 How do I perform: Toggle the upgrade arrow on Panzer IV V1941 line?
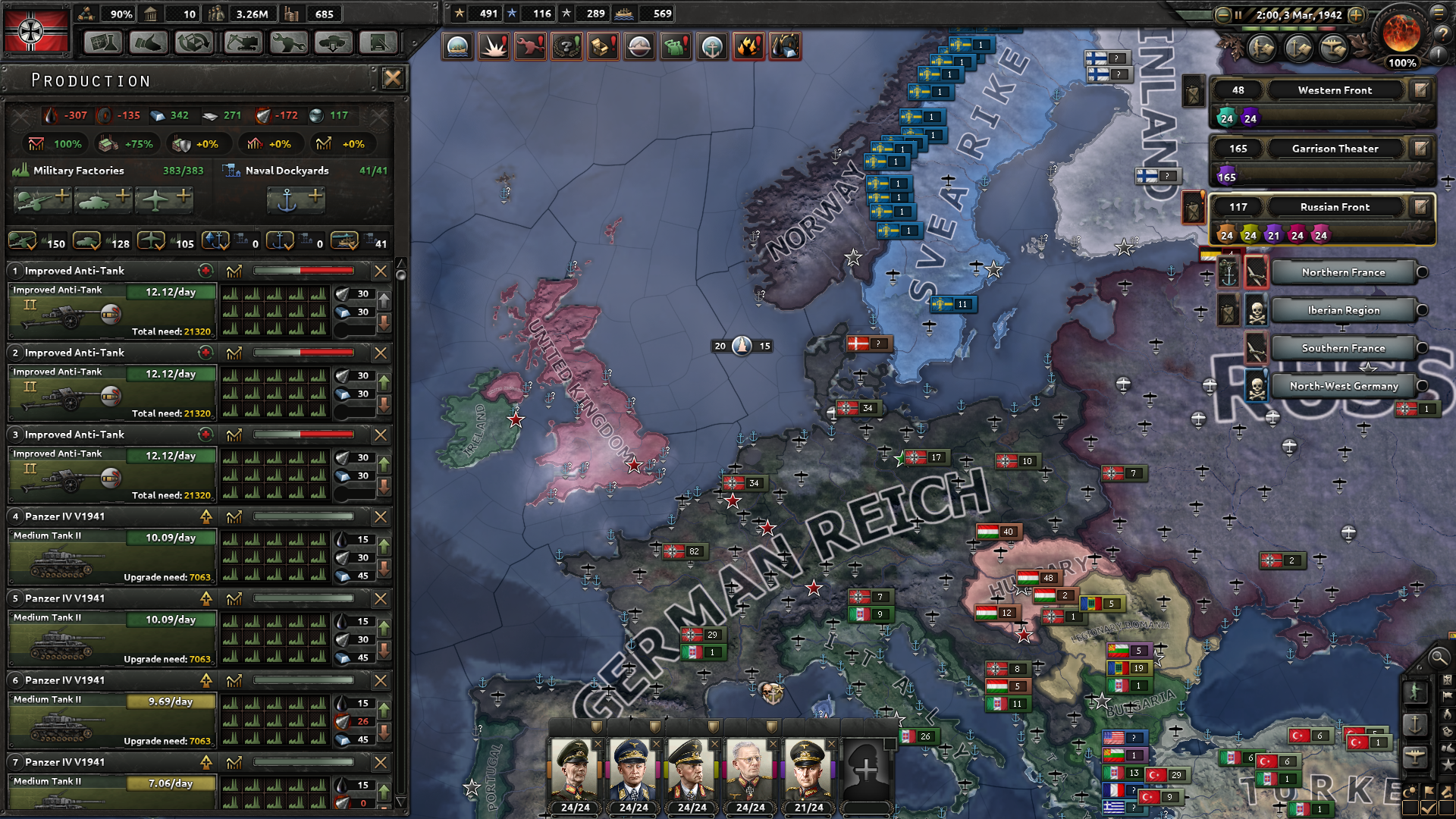click(205, 516)
